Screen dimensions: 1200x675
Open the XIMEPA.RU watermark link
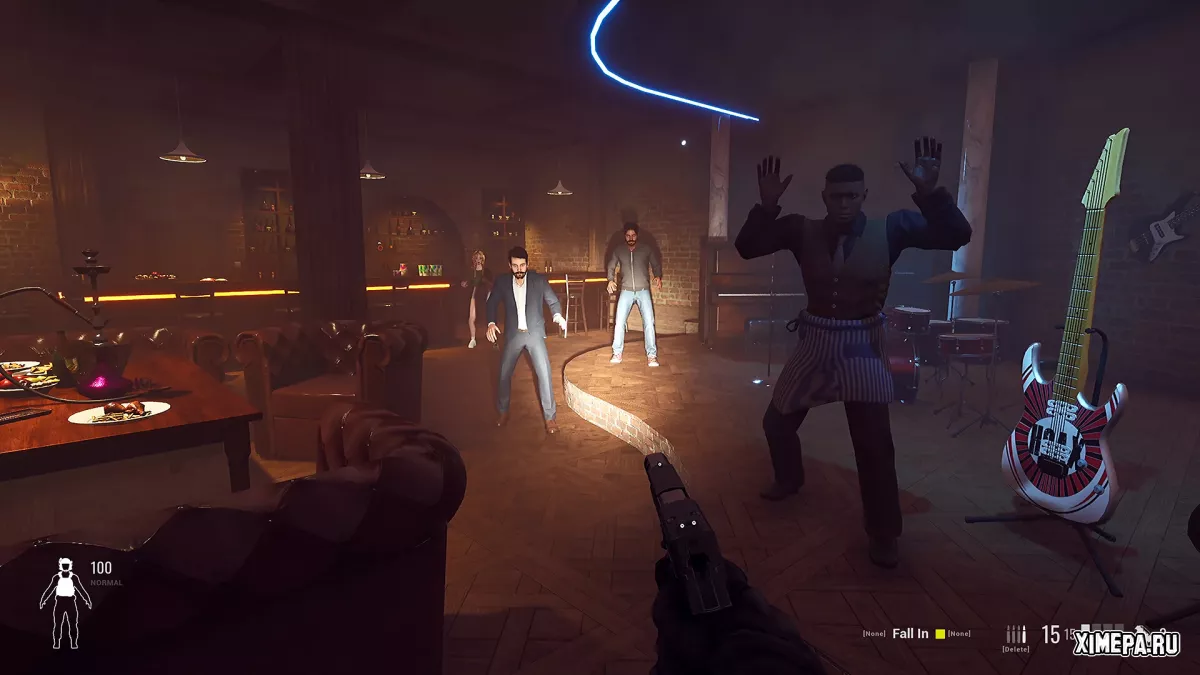[x=1126, y=644]
